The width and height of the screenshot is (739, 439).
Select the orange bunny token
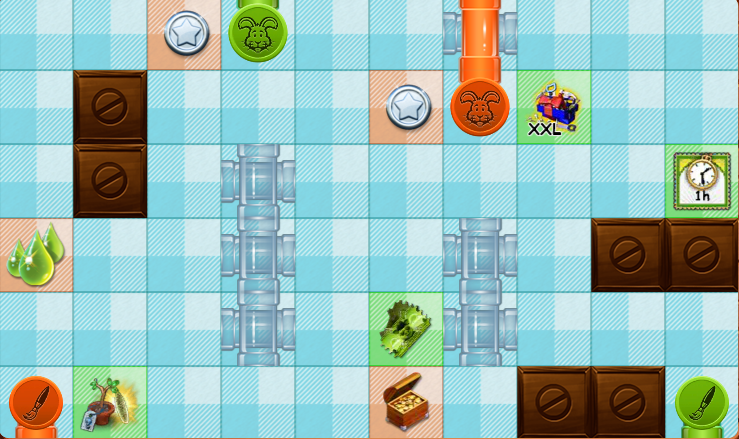[480, 106]
